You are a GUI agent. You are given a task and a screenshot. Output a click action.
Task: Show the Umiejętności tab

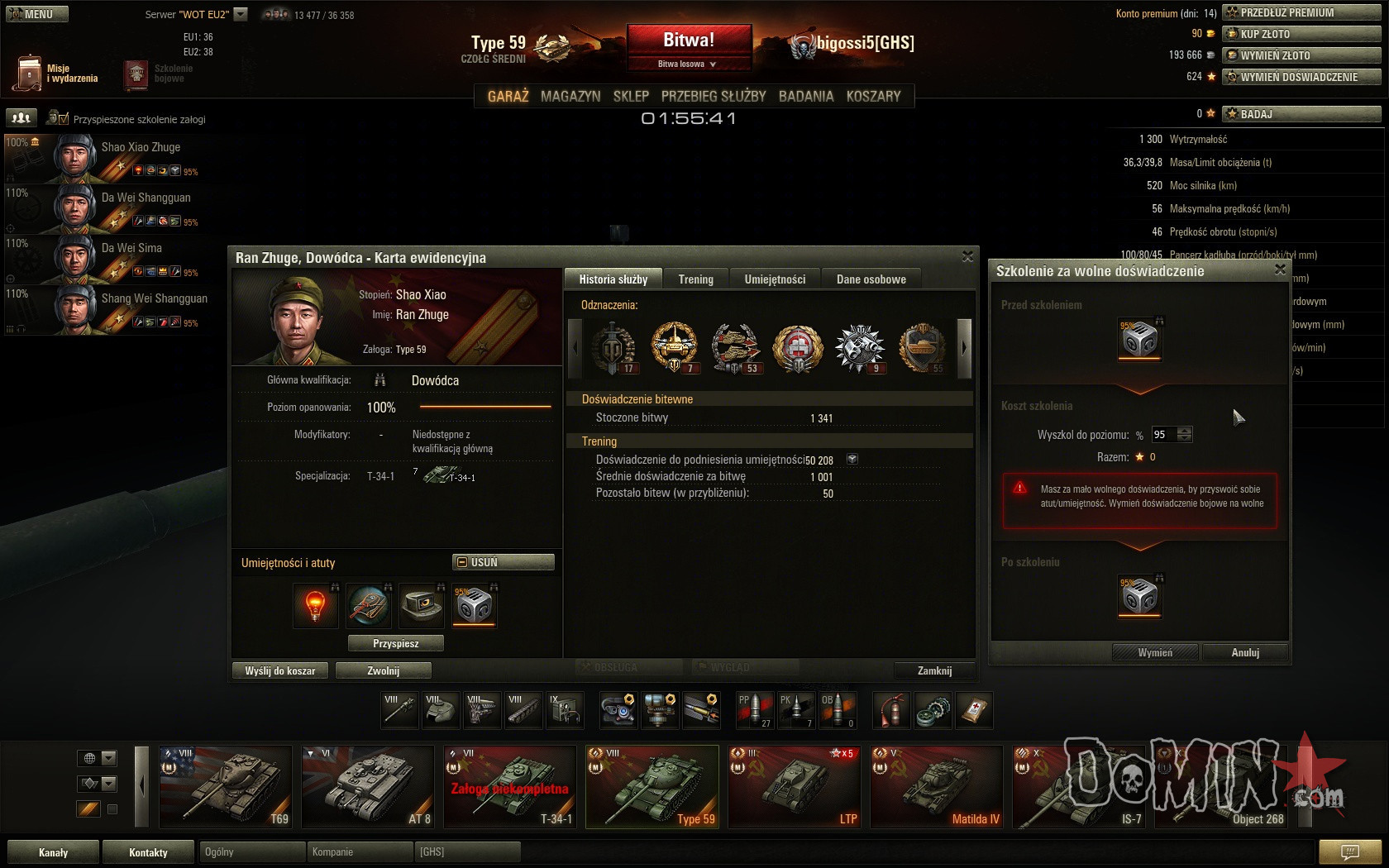[x=775, y=279]
